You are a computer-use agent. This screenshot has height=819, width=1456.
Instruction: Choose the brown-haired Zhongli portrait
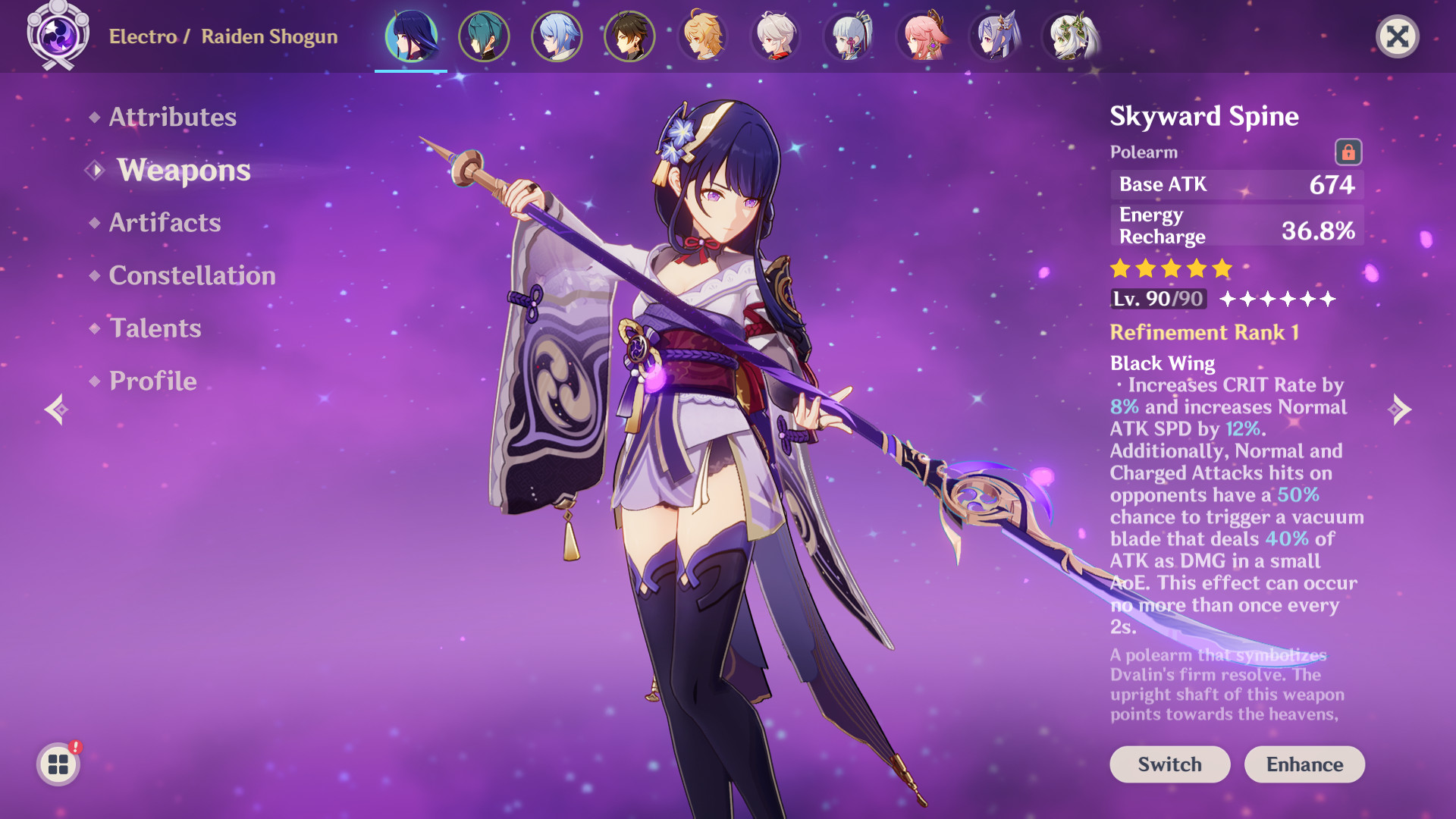click(x=629, y=36)
